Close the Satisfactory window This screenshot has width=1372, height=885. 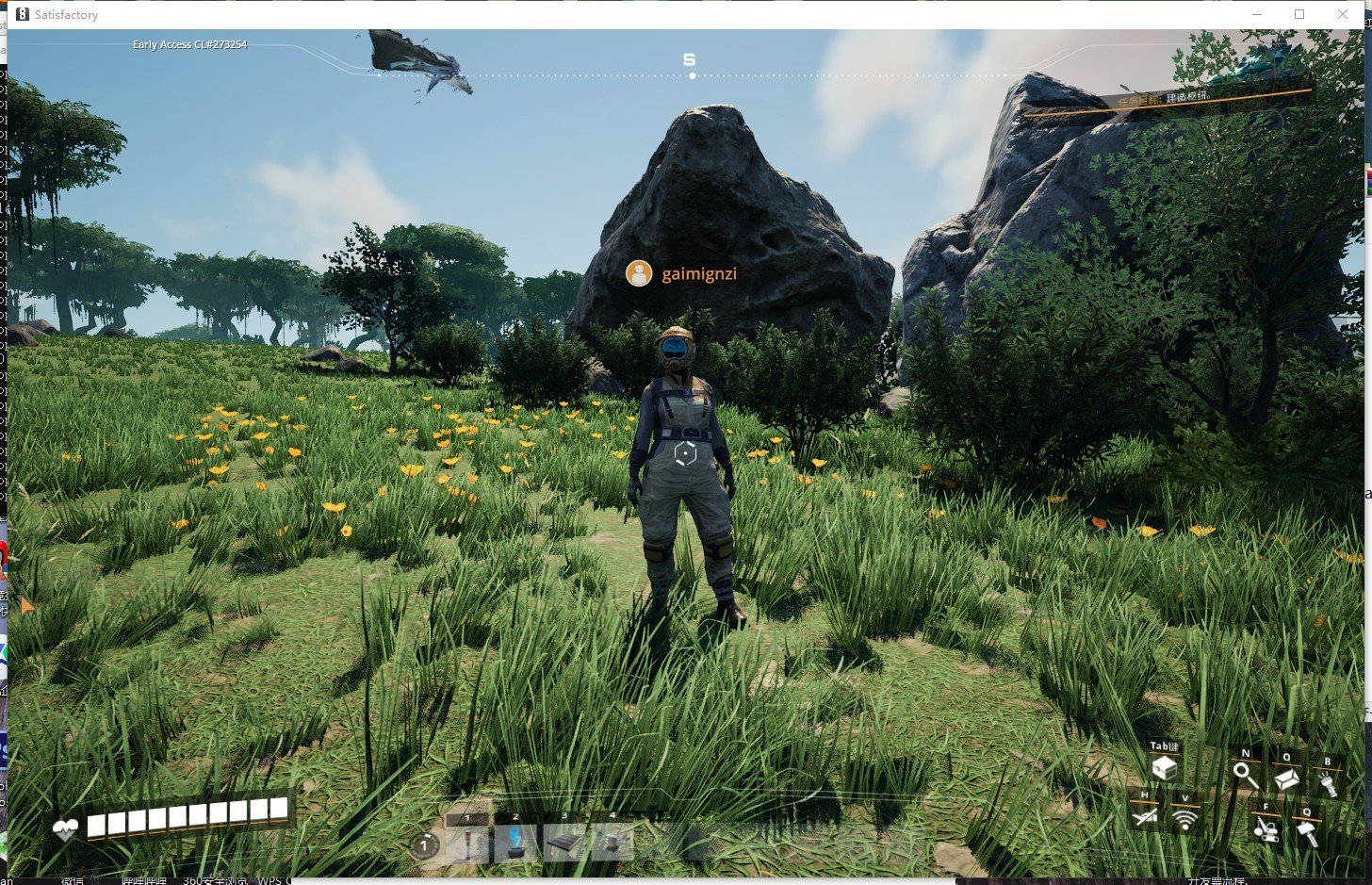(x=1342, y=14)
